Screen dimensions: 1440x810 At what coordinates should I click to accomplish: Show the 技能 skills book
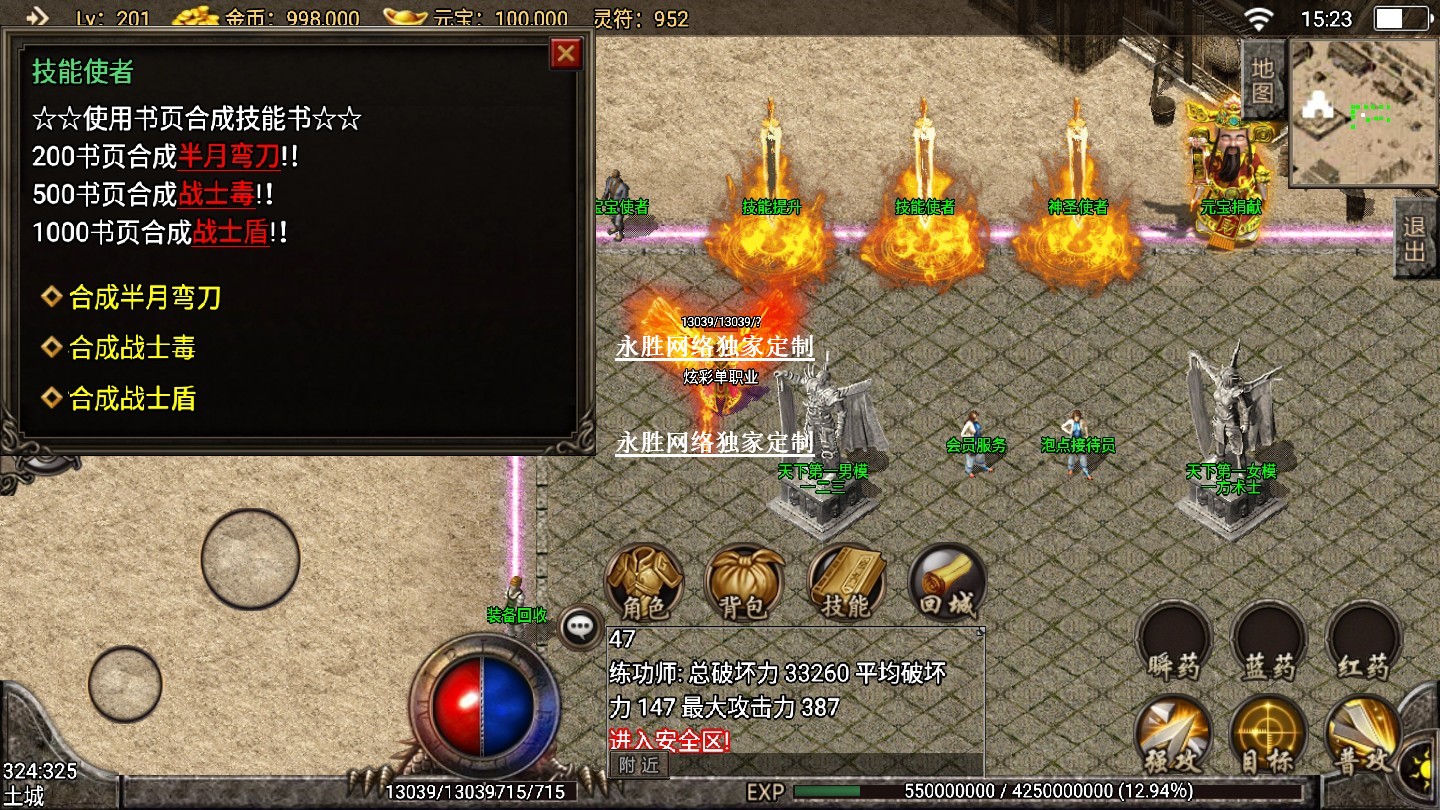(x=846, y=583)
